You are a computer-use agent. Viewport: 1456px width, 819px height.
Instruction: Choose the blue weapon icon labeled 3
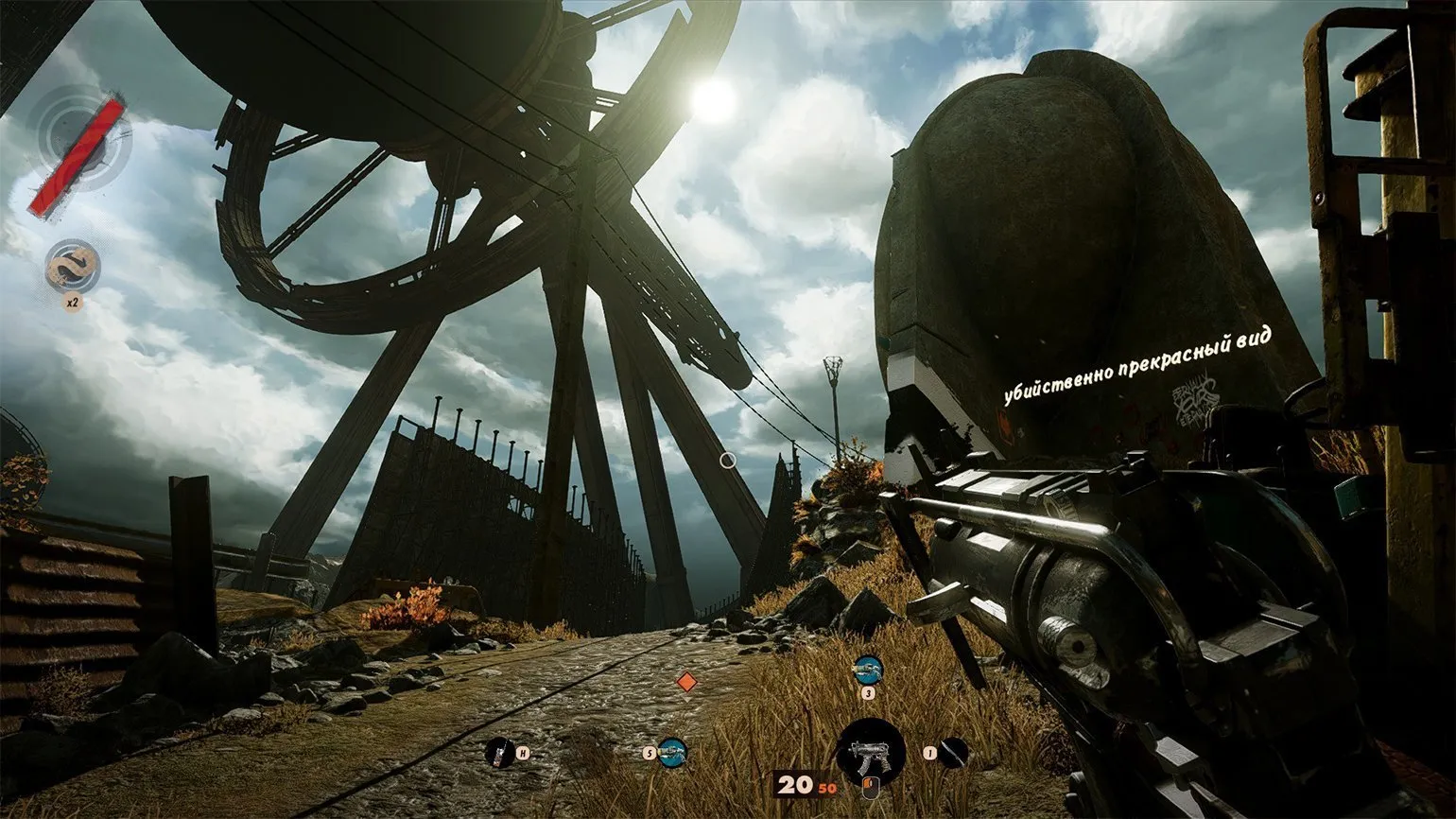tap(867, 671)
